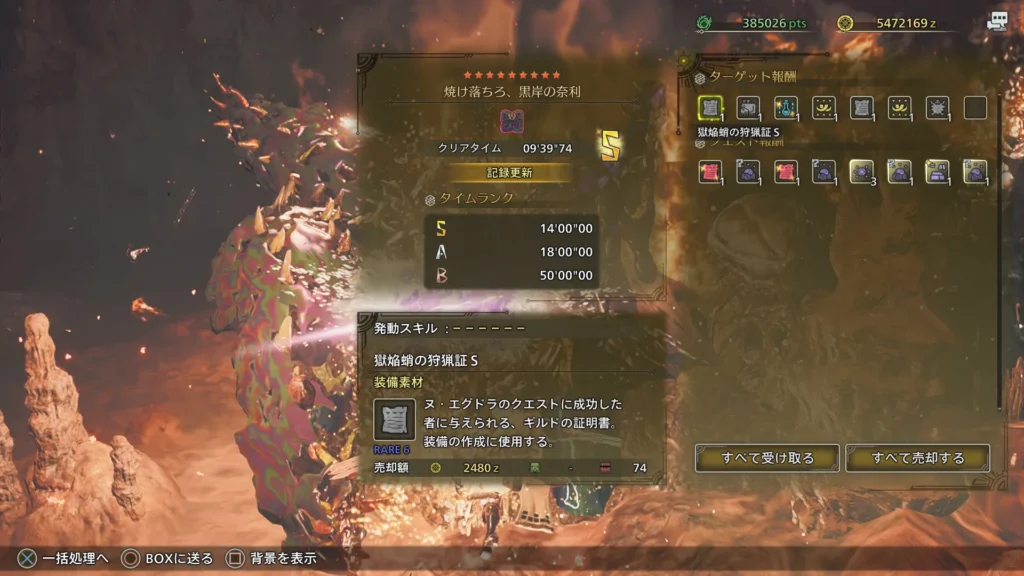Choose すべて受け取る to receive all rewards
The width and height of the screenshot is (1024, 576).
(x=767, y=458)
